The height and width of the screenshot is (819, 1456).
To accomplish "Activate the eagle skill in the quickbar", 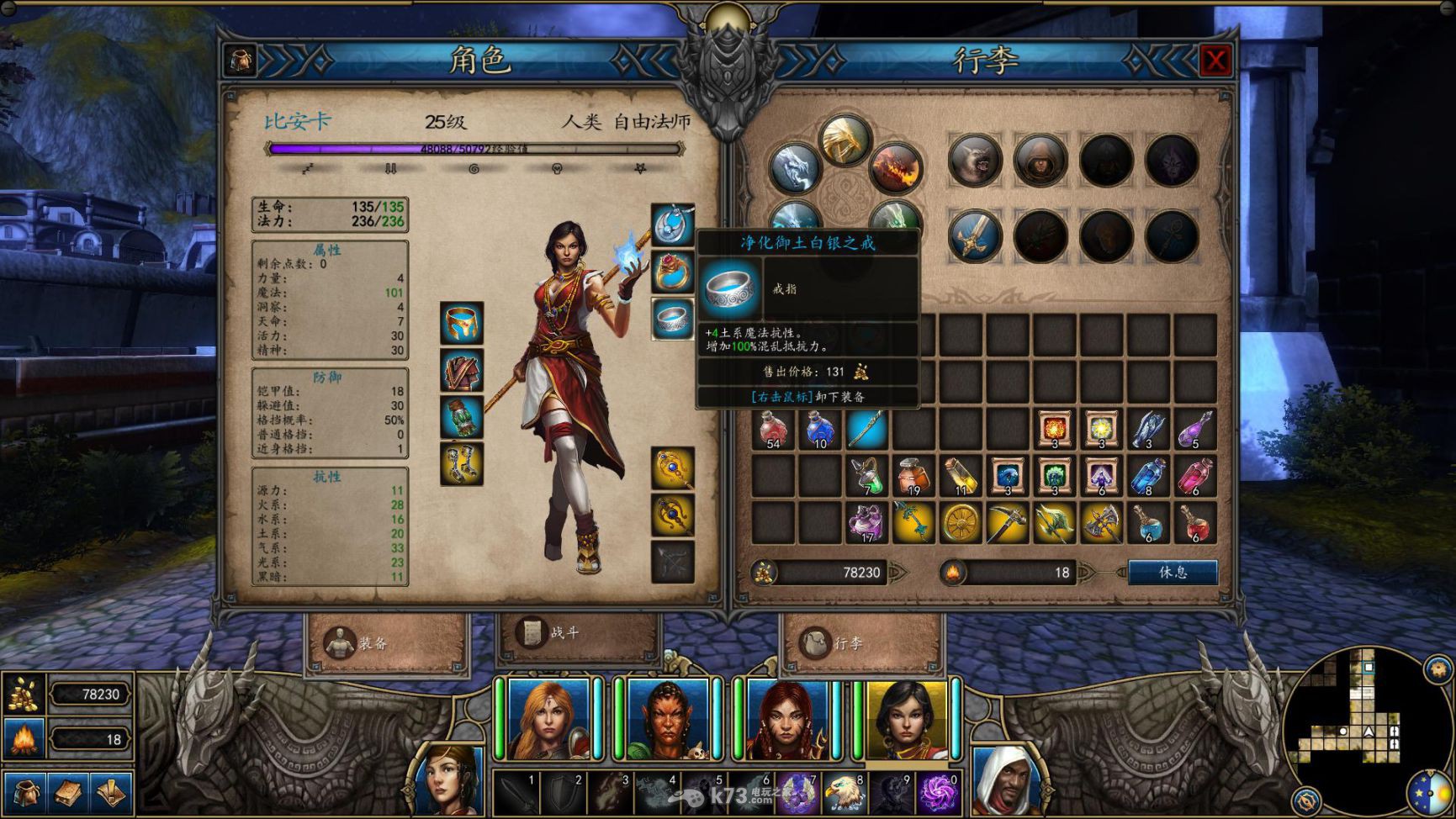I will pos(844,794).
